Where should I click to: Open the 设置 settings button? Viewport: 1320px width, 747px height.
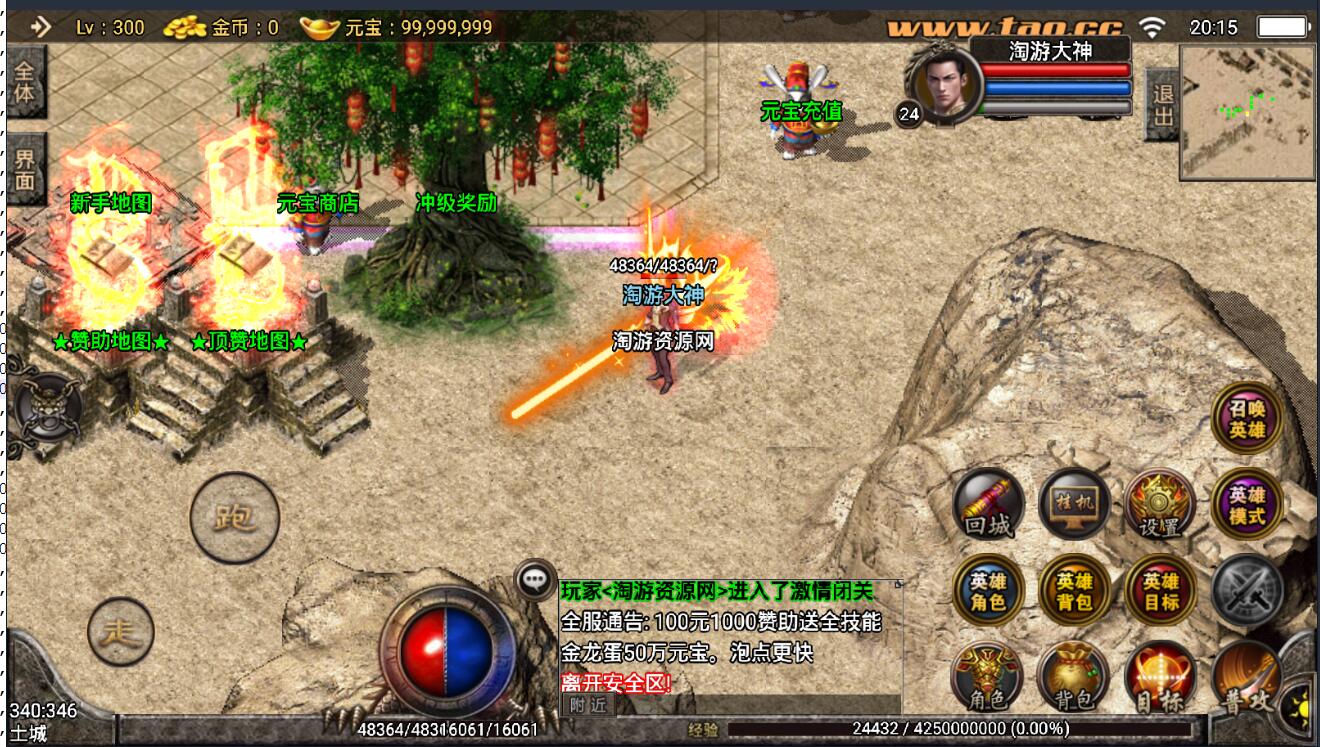1160,503
